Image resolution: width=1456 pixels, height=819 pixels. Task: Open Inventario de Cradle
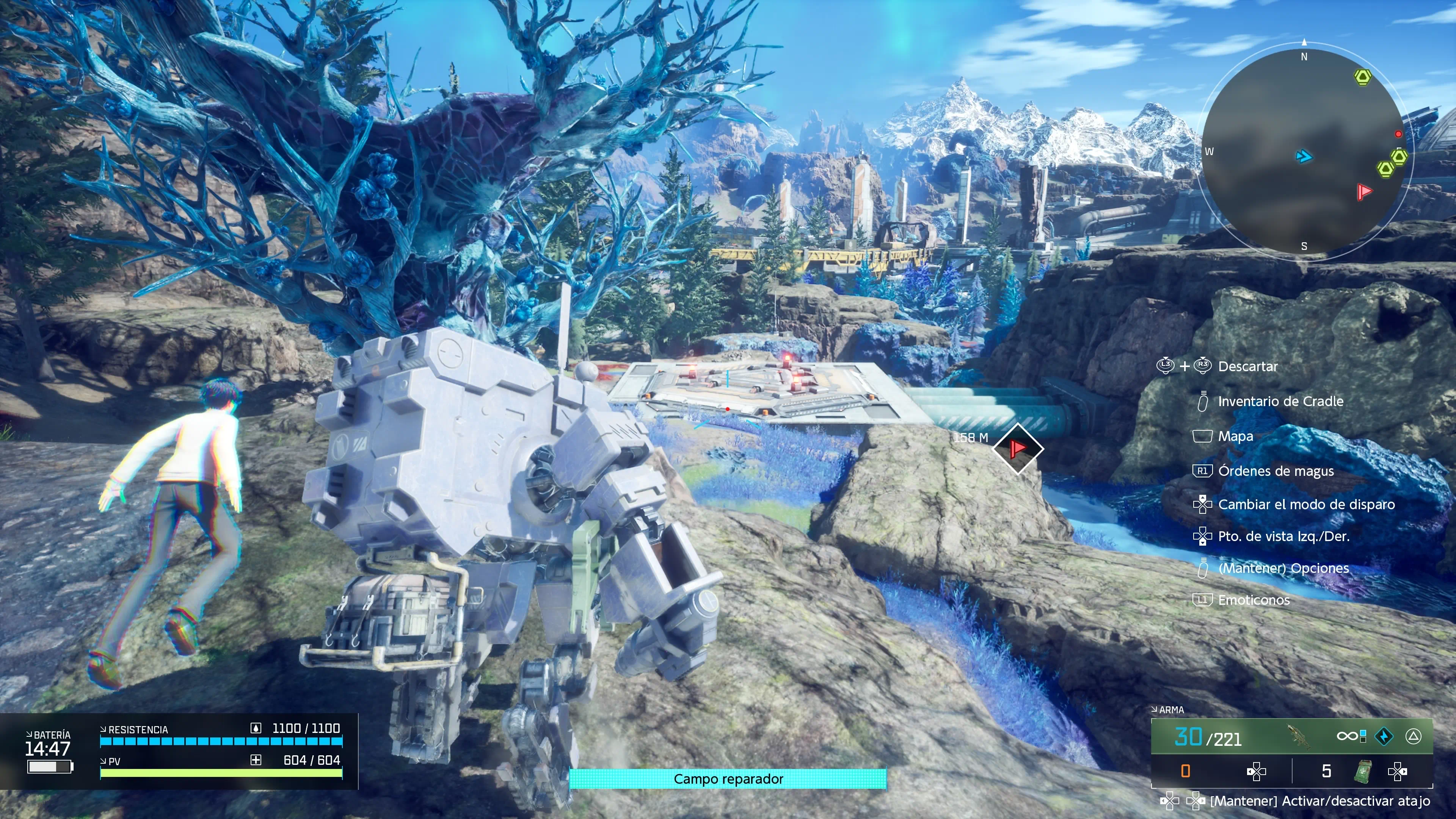[1280, 401]
